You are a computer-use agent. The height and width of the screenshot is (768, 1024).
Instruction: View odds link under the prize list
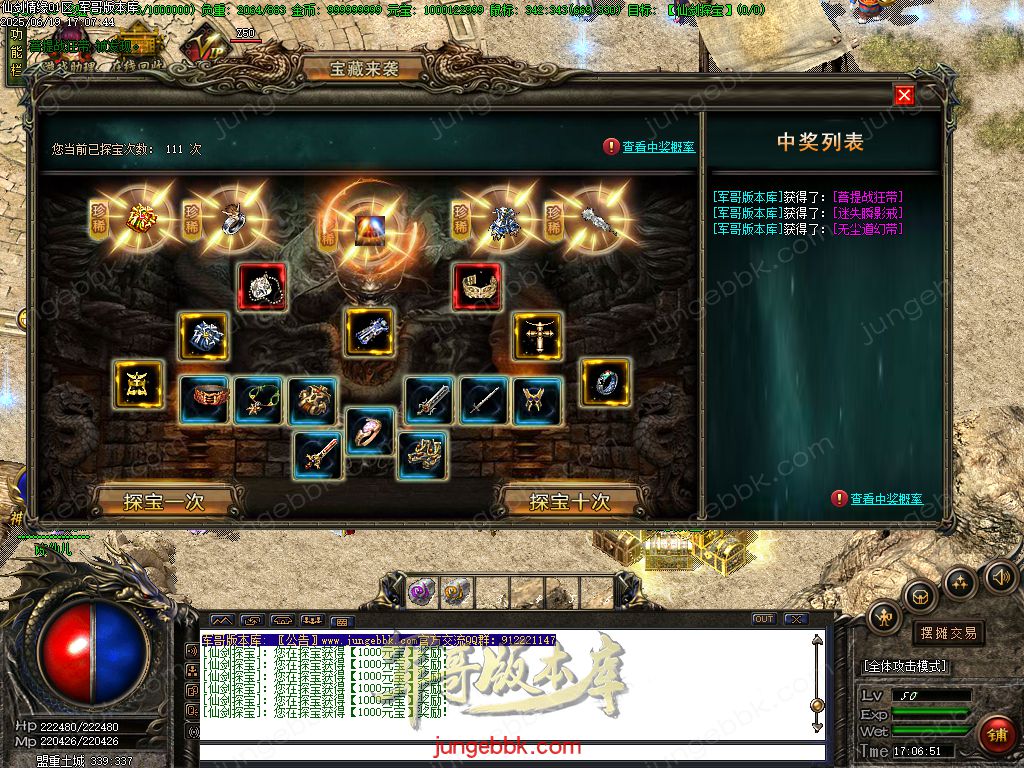pyautogui.click(x=886, y=499)
